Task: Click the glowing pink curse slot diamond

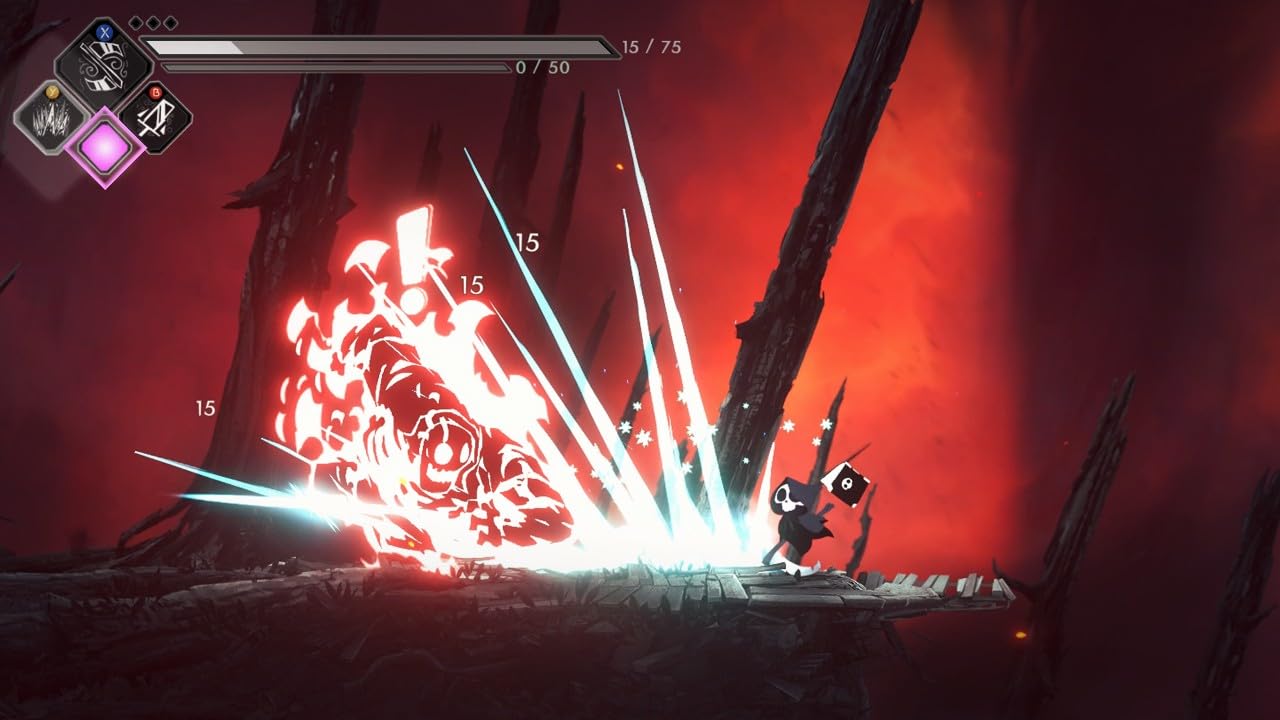Action: tap(104, 150)
